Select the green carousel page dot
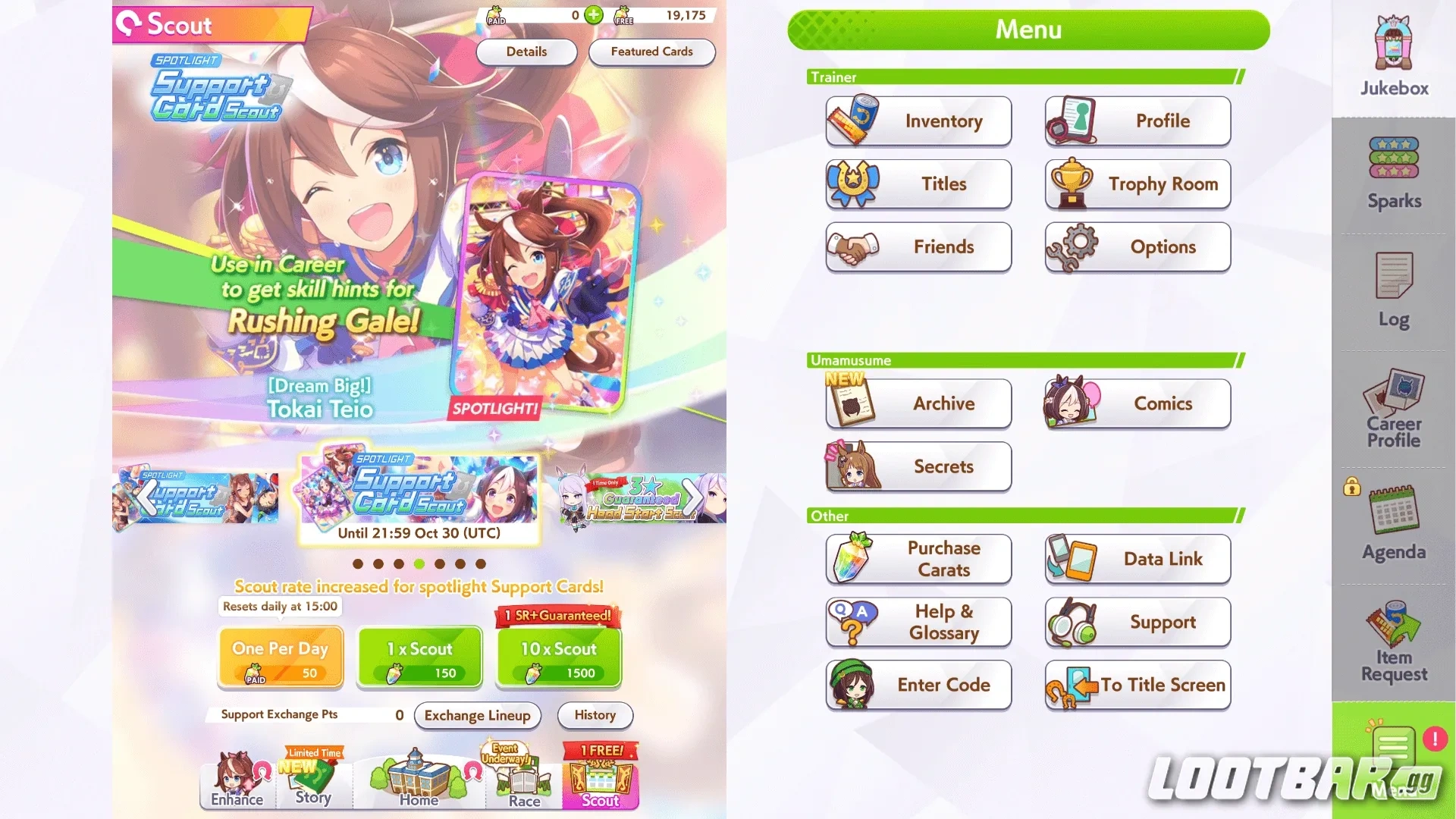The height and width of the screenshot is (819, 1456). point(419,563)
